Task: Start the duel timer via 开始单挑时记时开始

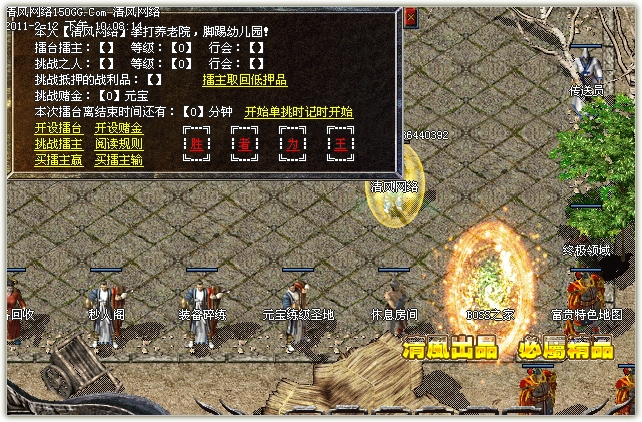Action: click(x=298, y=112)
